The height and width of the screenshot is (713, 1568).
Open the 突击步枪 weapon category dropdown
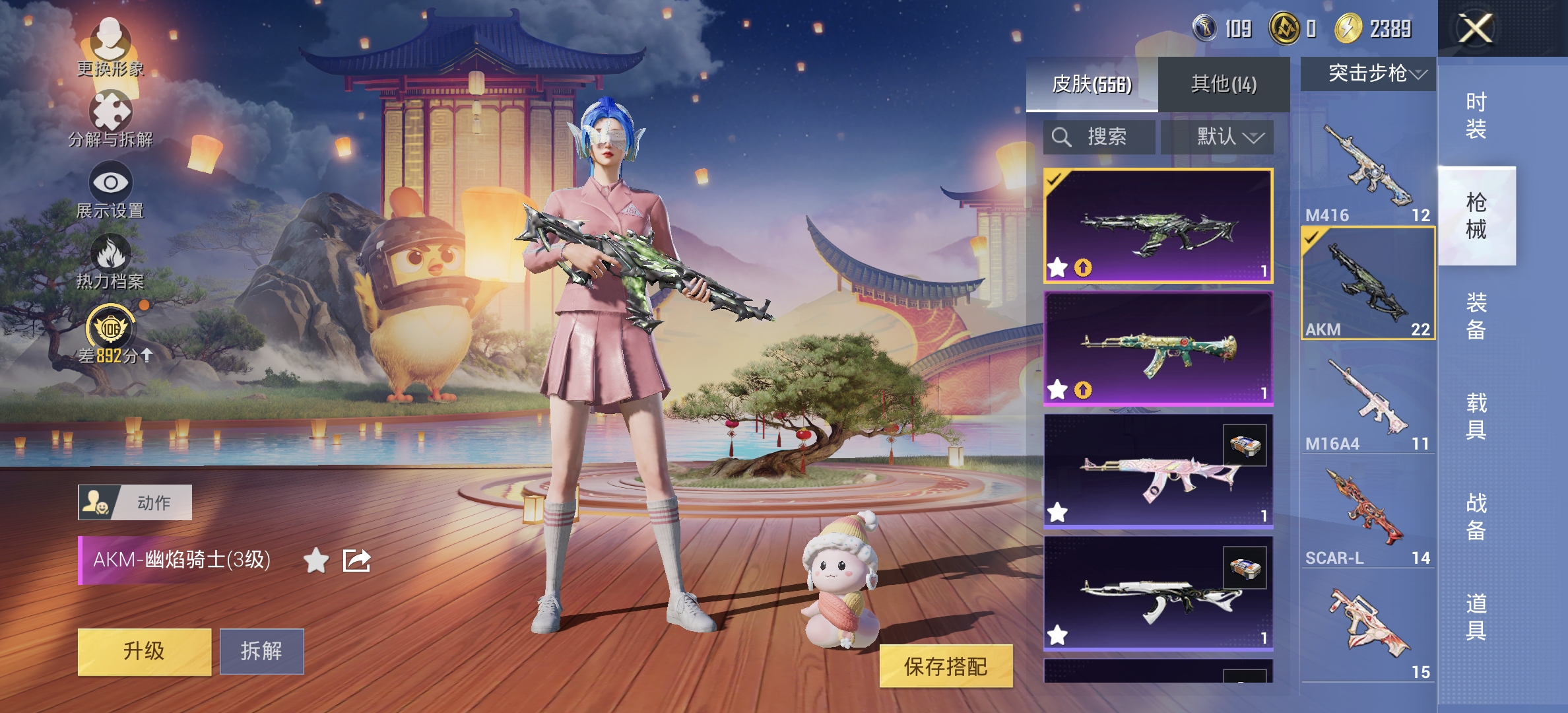pyautogui.click(x=1367, y=75)
